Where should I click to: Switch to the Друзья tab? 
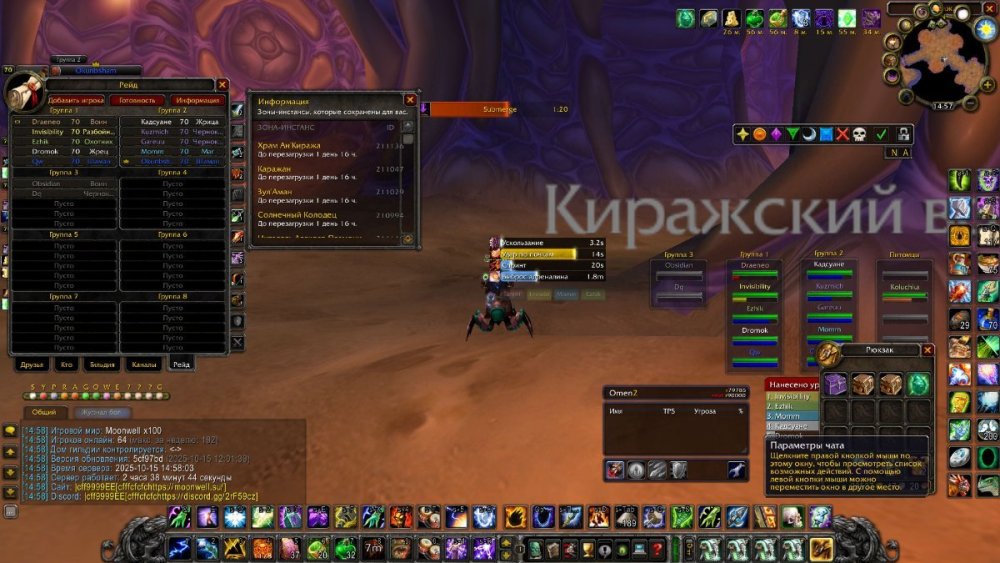(33, 365)
